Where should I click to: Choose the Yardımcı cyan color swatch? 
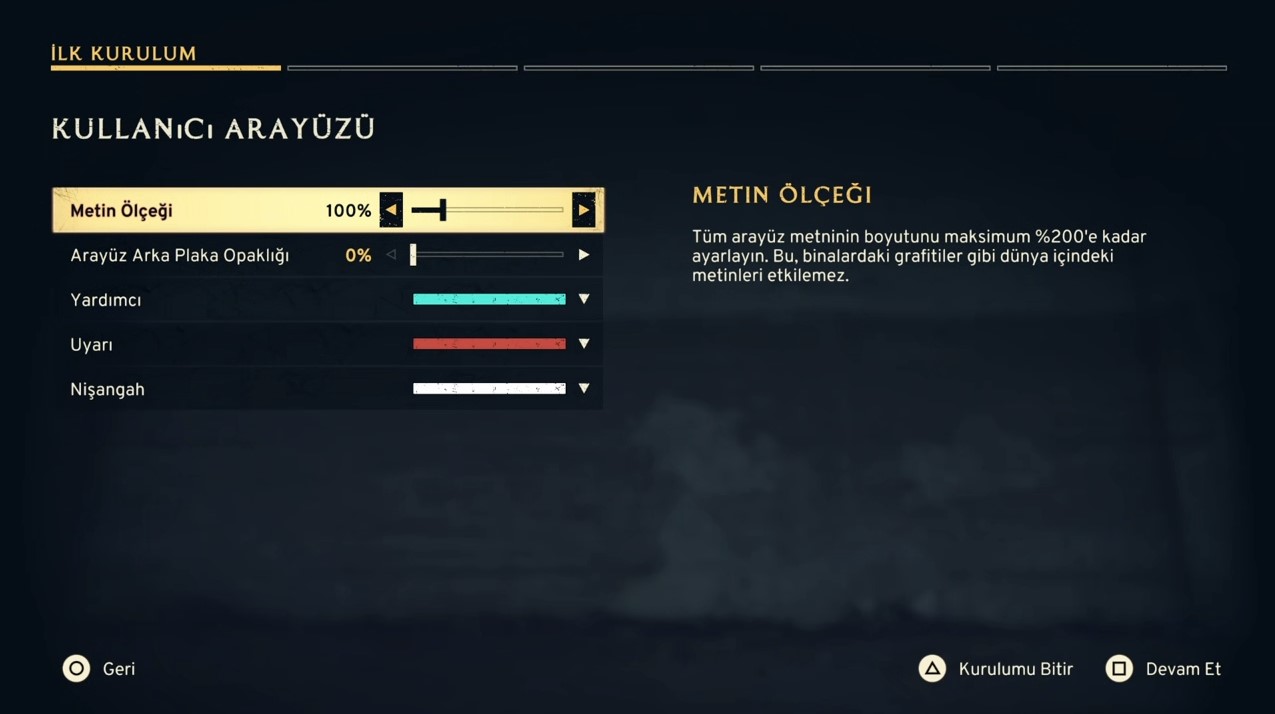pyautogui.click(x=489, y=299)
